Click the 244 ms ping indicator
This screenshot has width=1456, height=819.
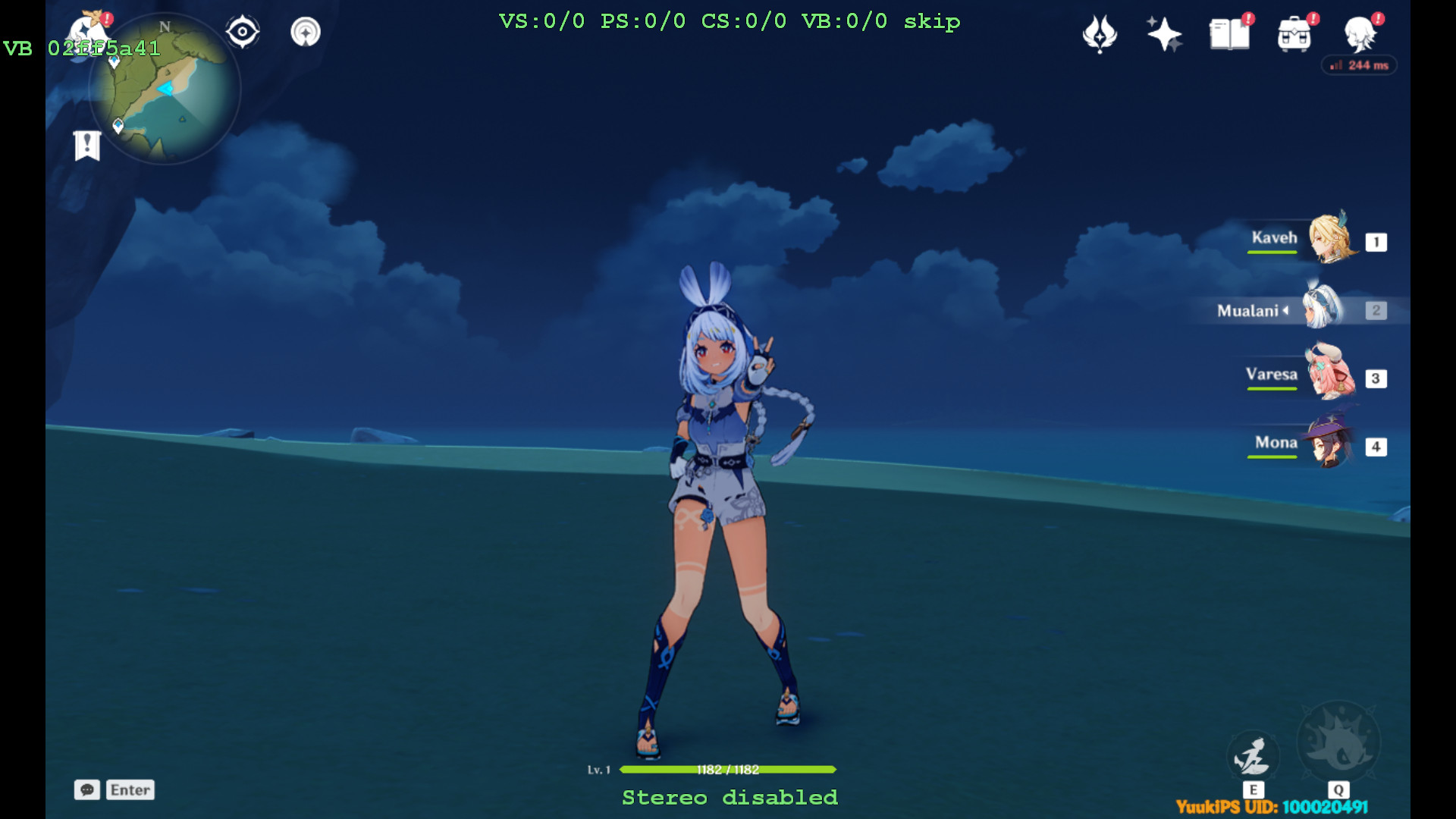tap(1359, 65)
